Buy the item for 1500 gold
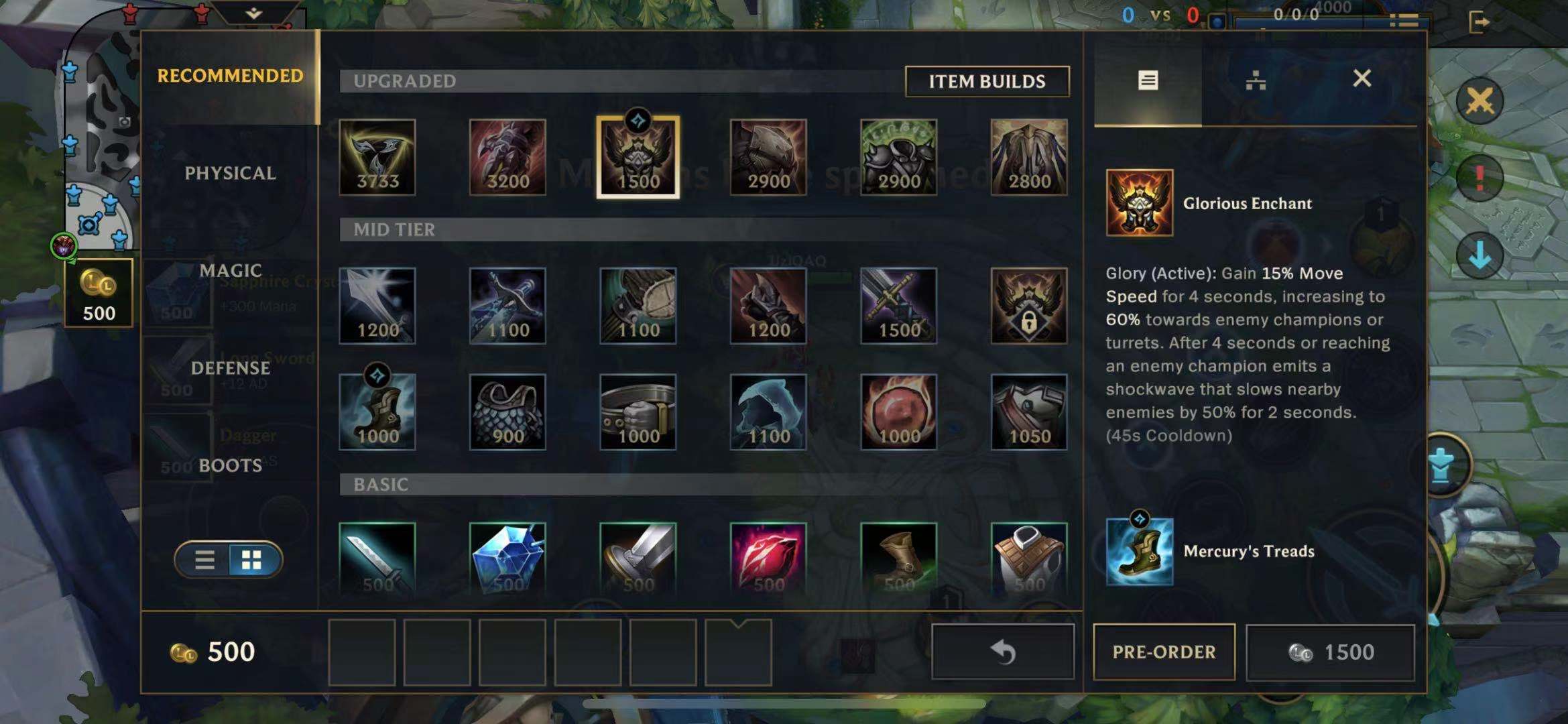Screen dimensions: 1568x724 coord(1330,652)
